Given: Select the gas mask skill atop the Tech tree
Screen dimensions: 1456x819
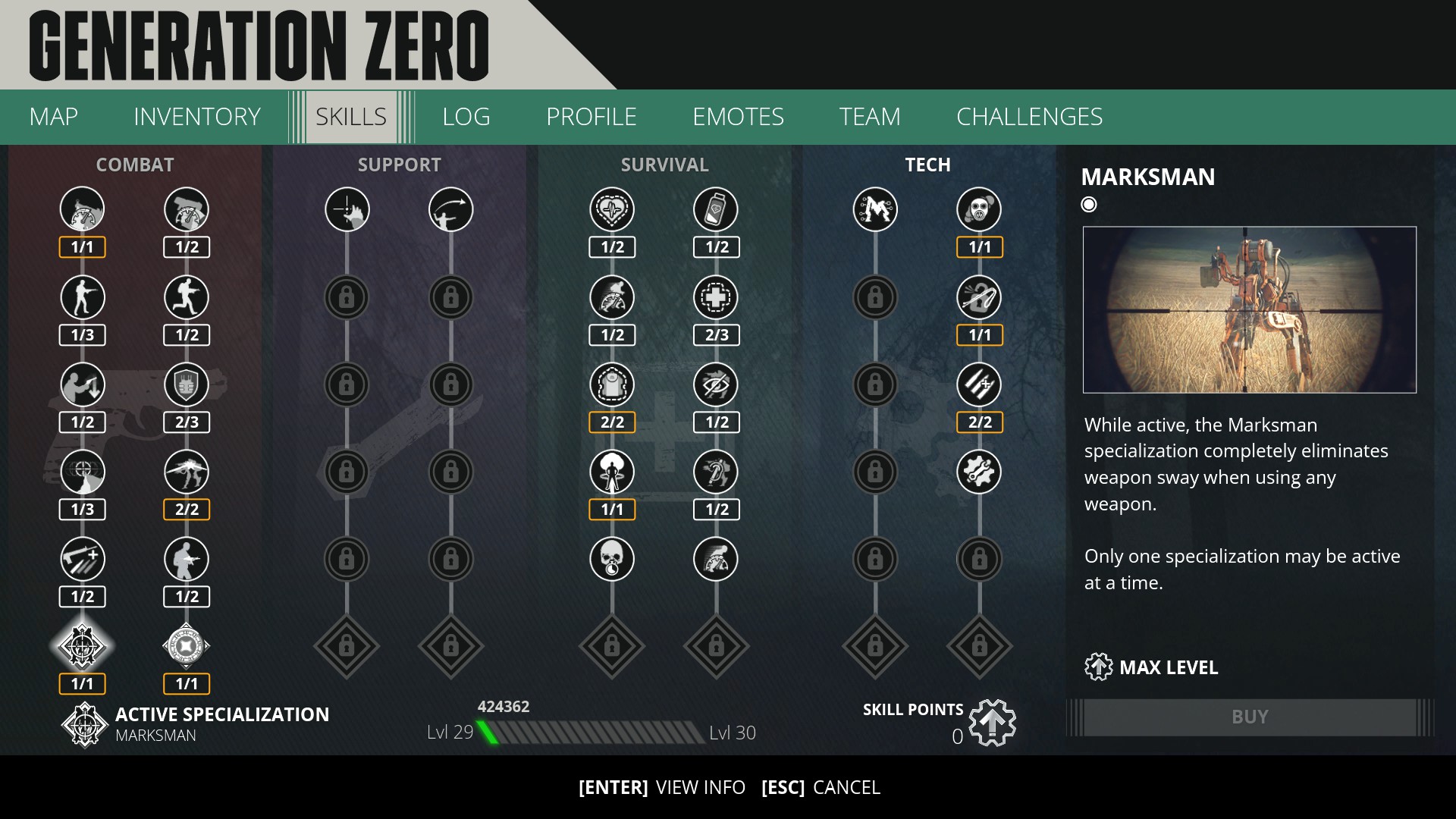Looking at the screenshot, I should point(979,209).
